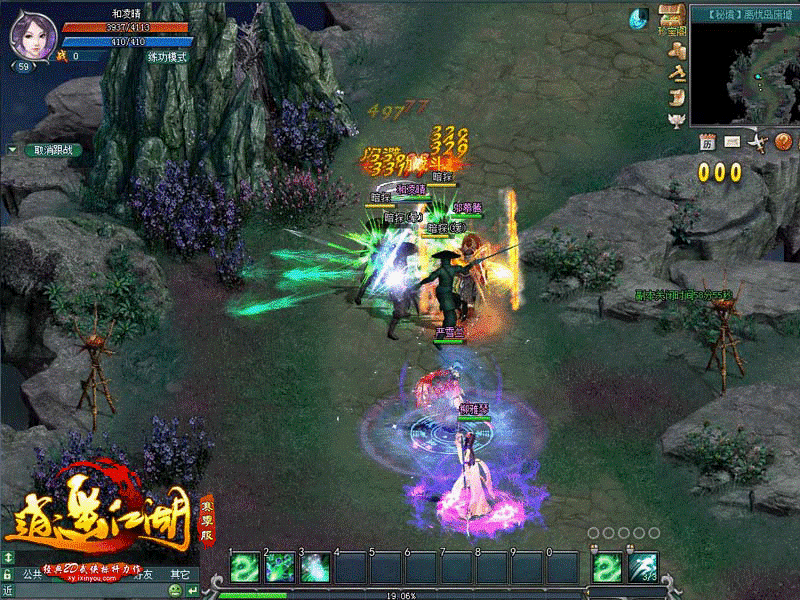
Task: Use the 3/3 charge dash skill
Action: click(642, 567)
